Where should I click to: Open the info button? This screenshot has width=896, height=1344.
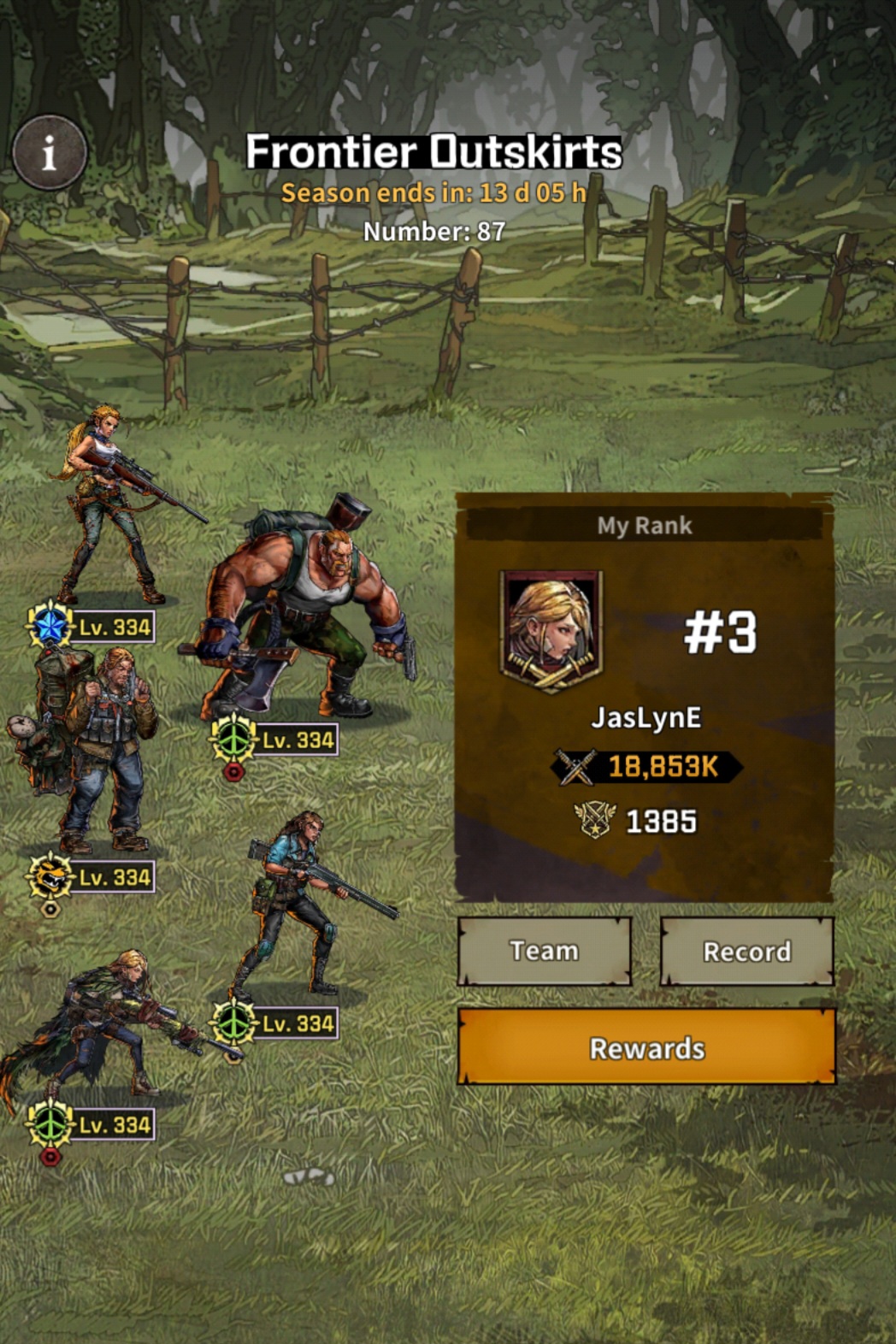pos(50,153)
